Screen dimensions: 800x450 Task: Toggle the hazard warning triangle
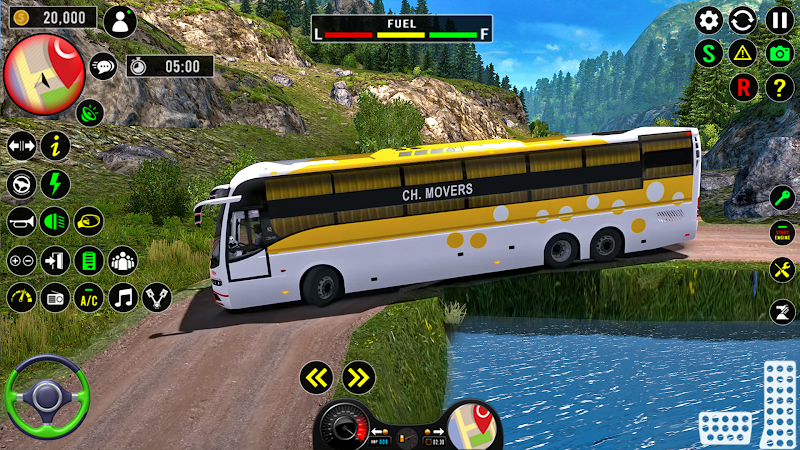click(x=743, y=53)
